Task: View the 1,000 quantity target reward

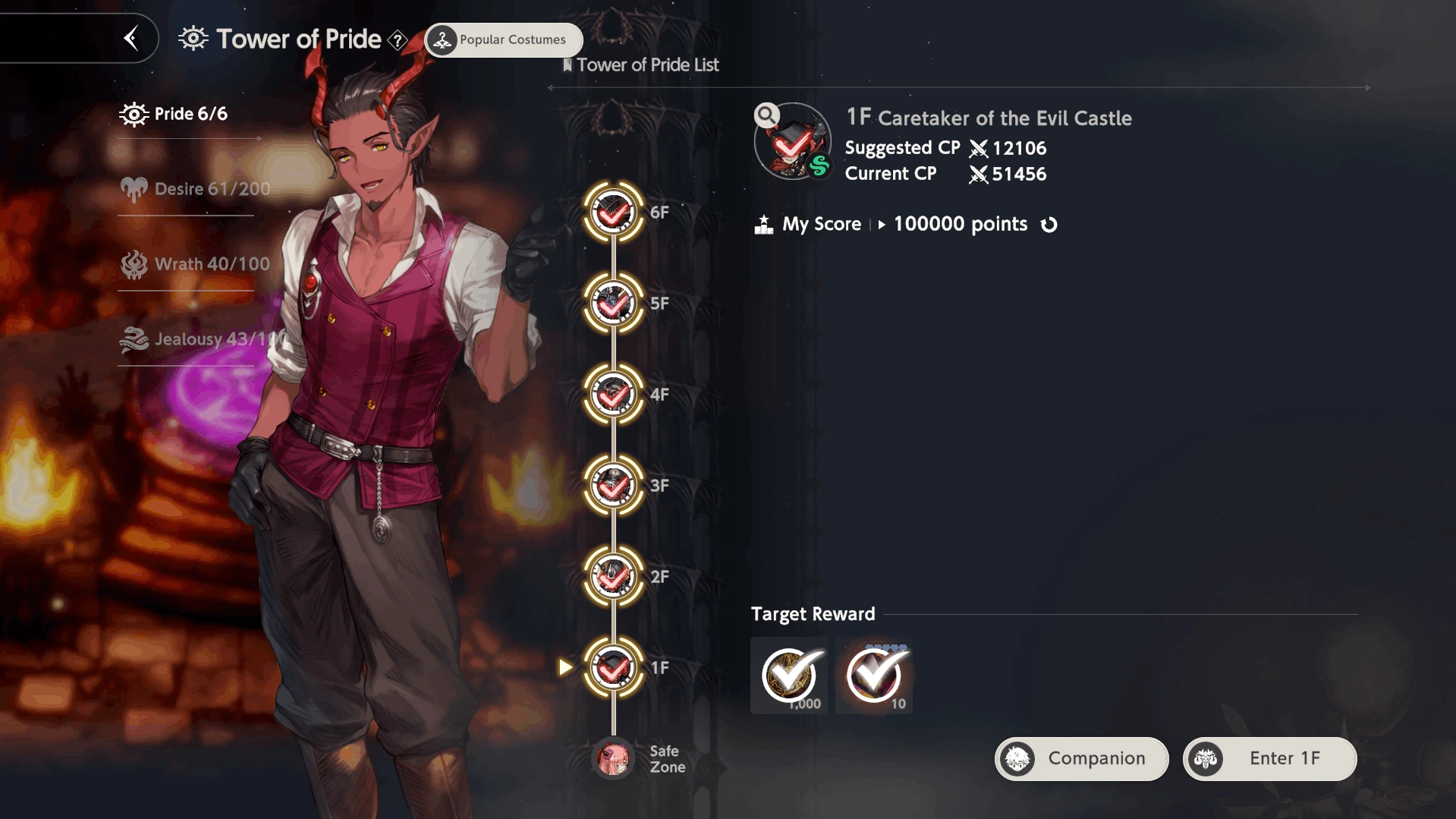Action: (x=789, y=676)
